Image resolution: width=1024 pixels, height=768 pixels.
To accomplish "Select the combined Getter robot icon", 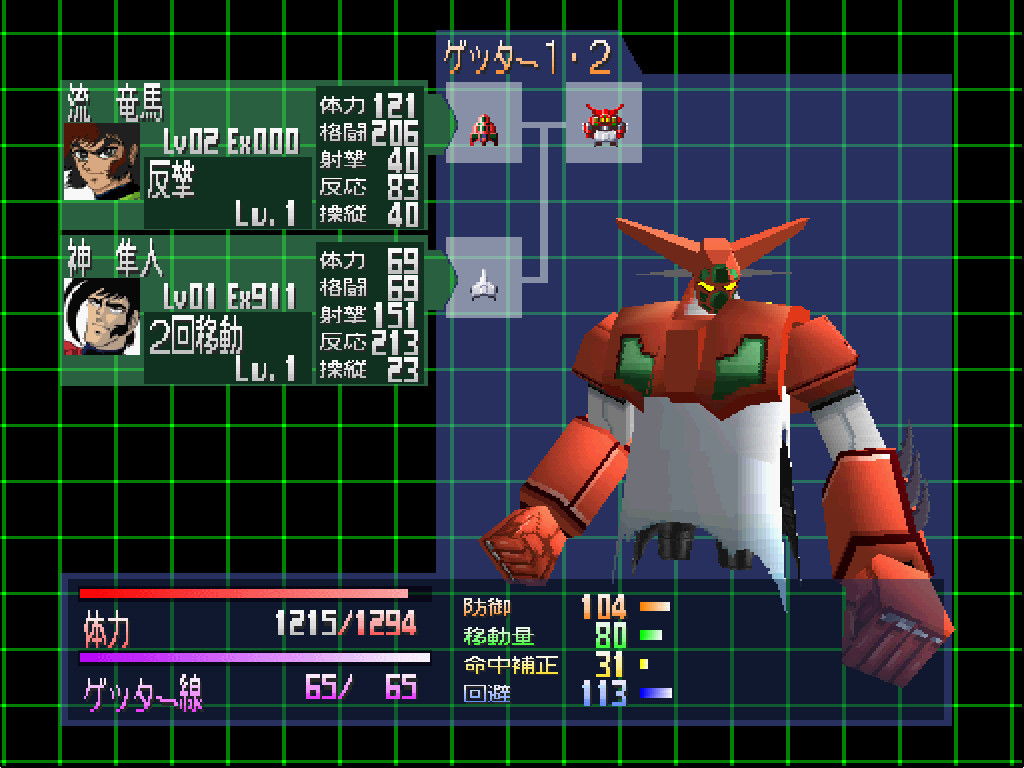I will 603,123.
